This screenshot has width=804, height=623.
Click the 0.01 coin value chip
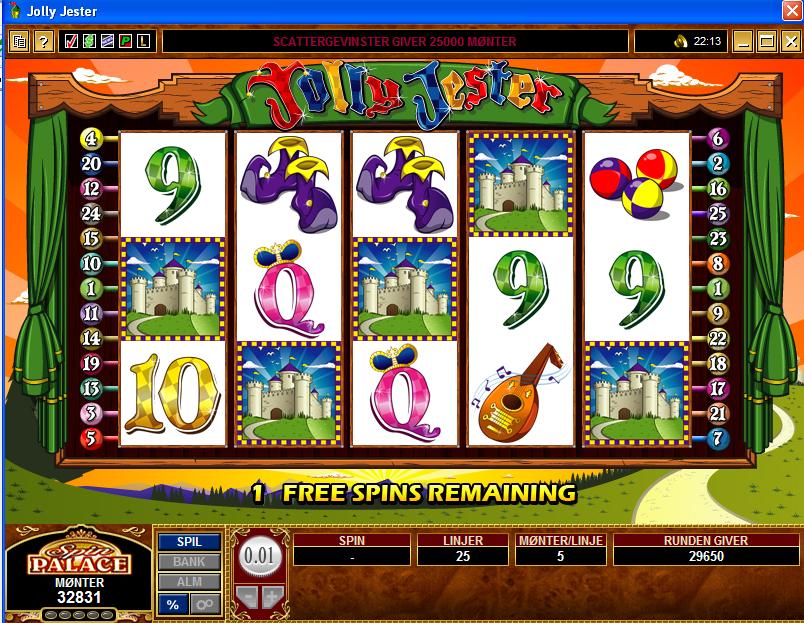click(x=259, y=553)
